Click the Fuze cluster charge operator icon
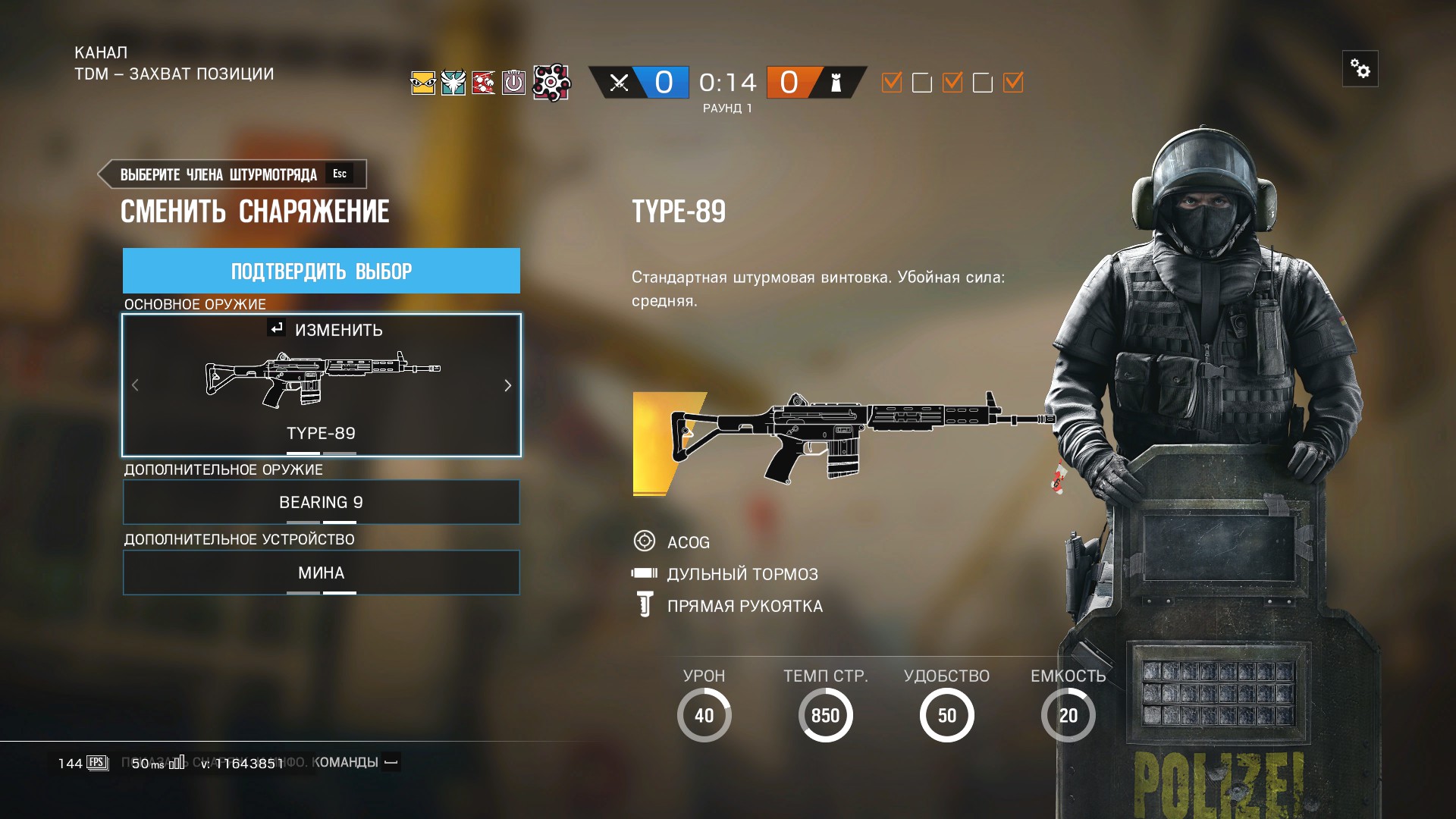The width and height of the screenshot is (1456, 819). (553, 83)
